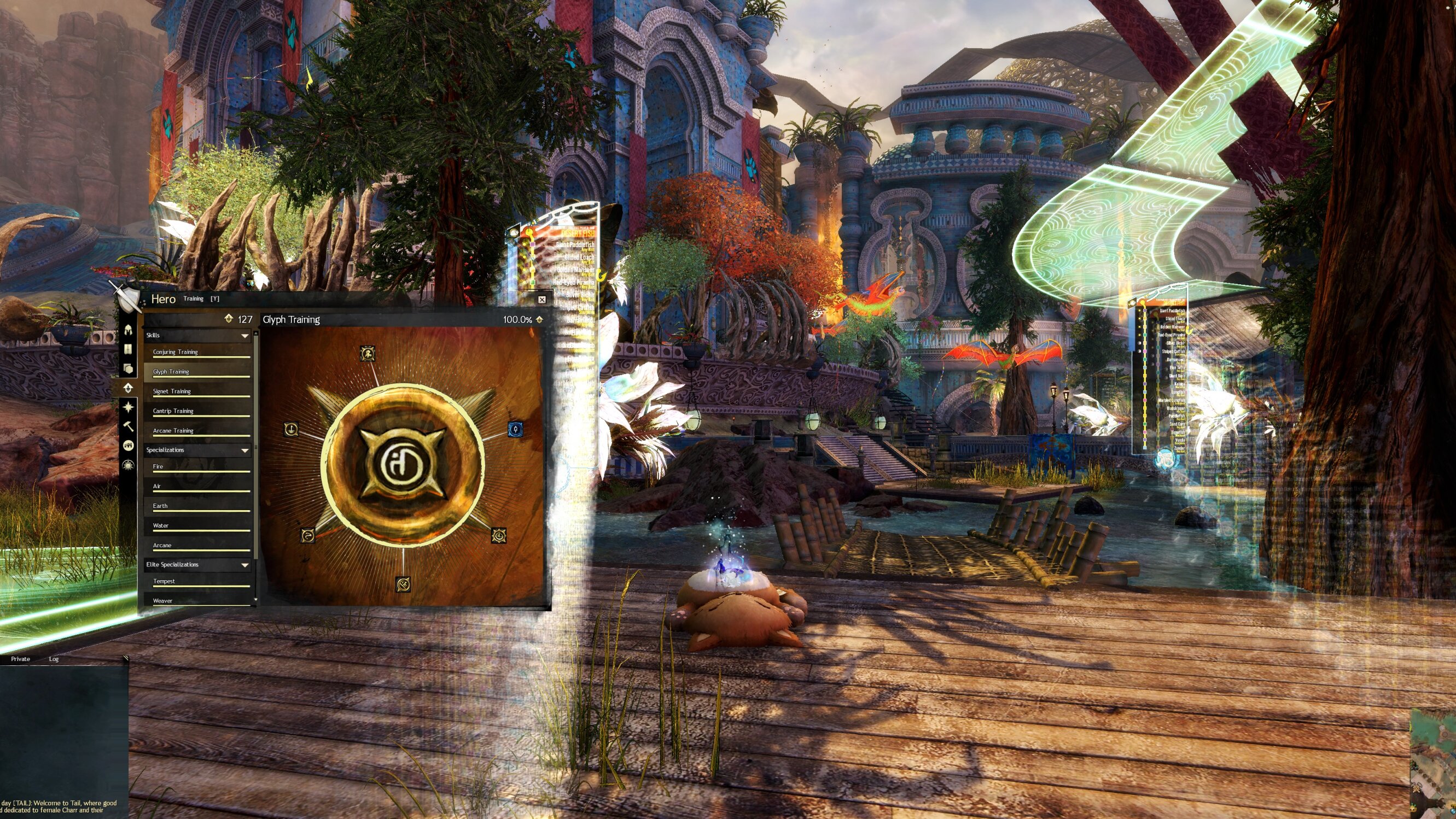This screenshot has width=1456, height=819.
Task: Open the hammer crafting tab
Action: 129,426
